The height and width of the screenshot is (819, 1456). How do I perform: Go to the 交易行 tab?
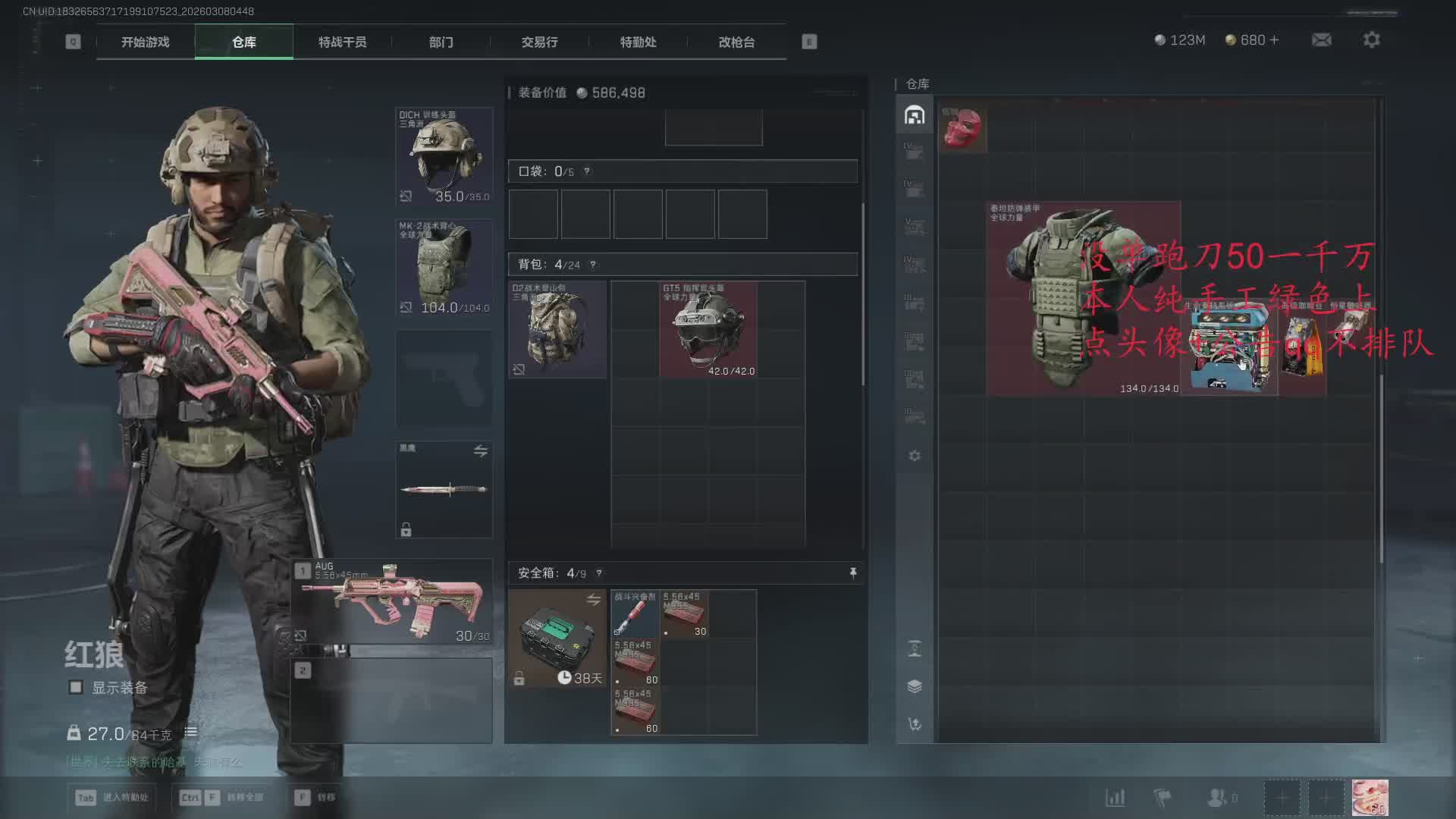[539, 42]
